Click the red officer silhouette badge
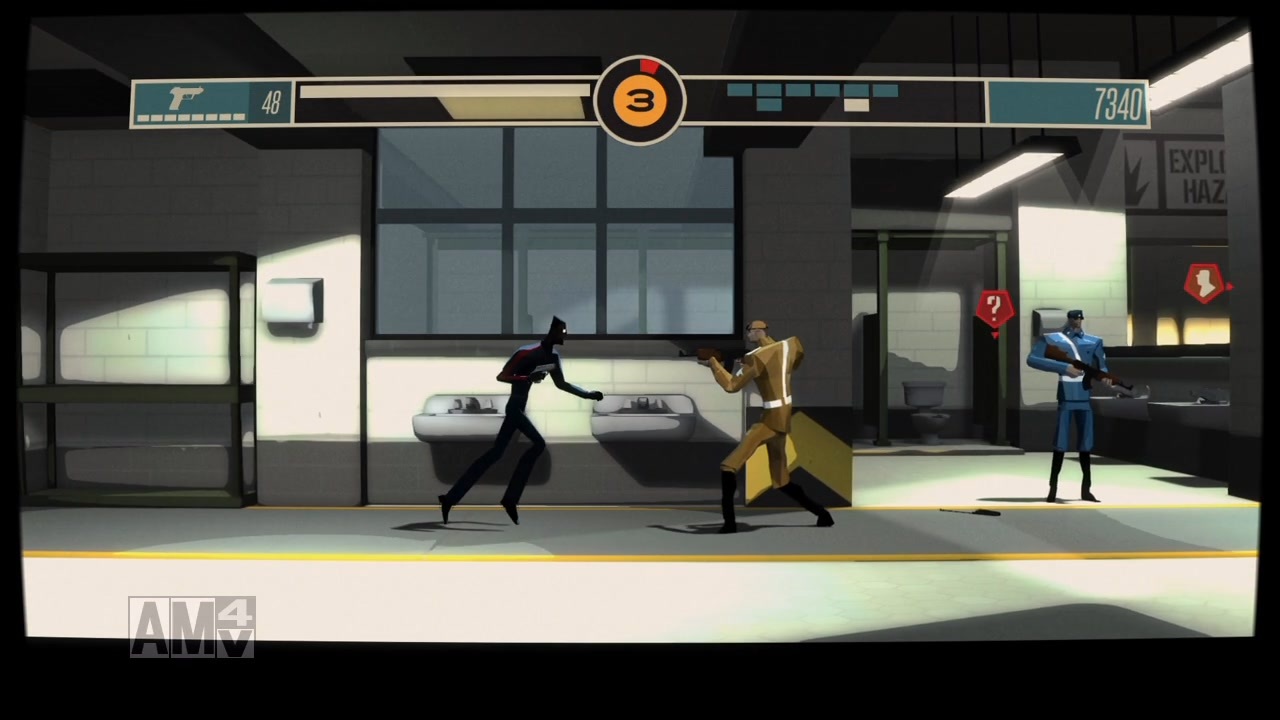The image size is (1280, 720). 1203,282
